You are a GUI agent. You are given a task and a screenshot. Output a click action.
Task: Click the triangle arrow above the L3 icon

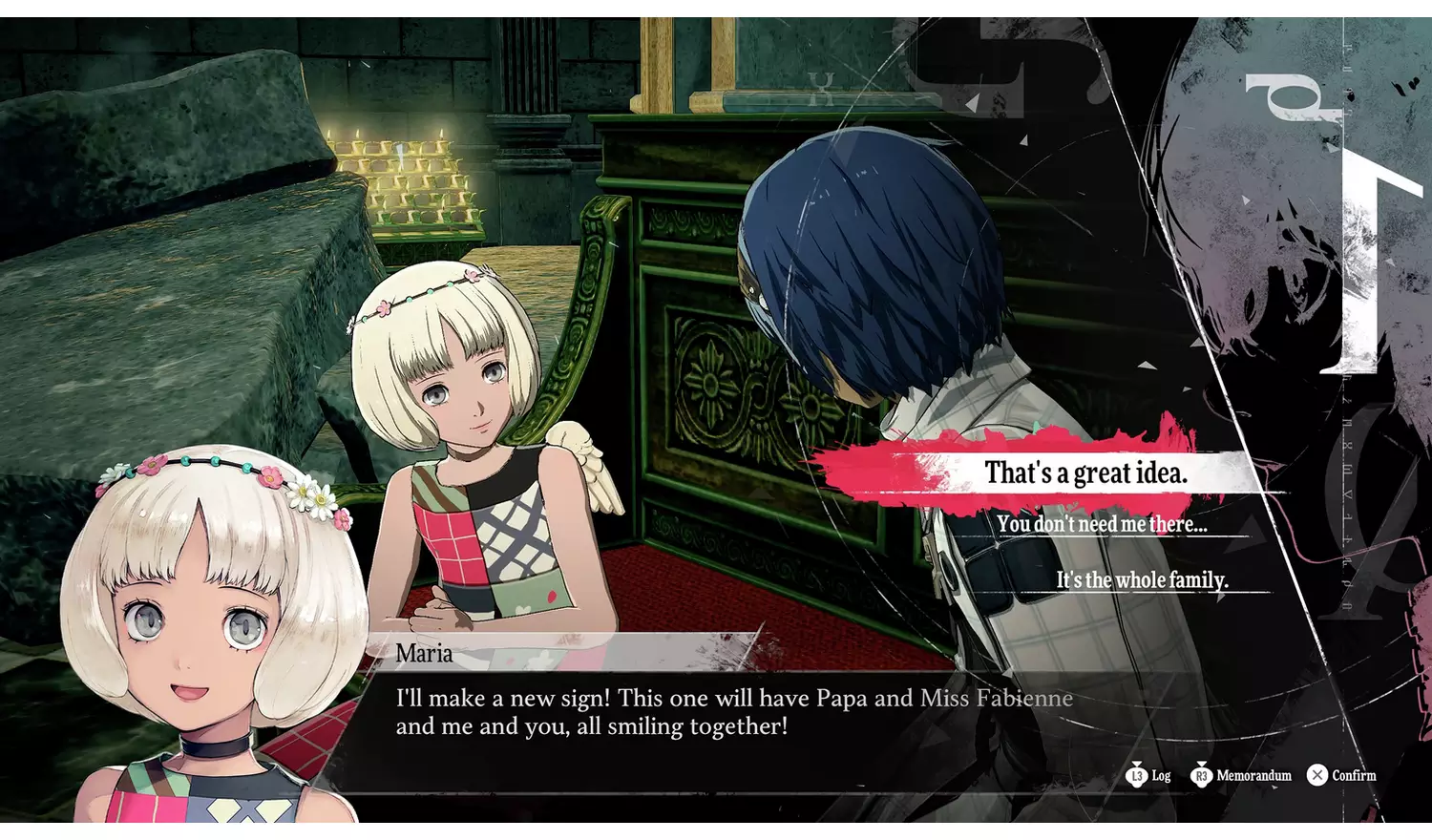coord(1136,764)
